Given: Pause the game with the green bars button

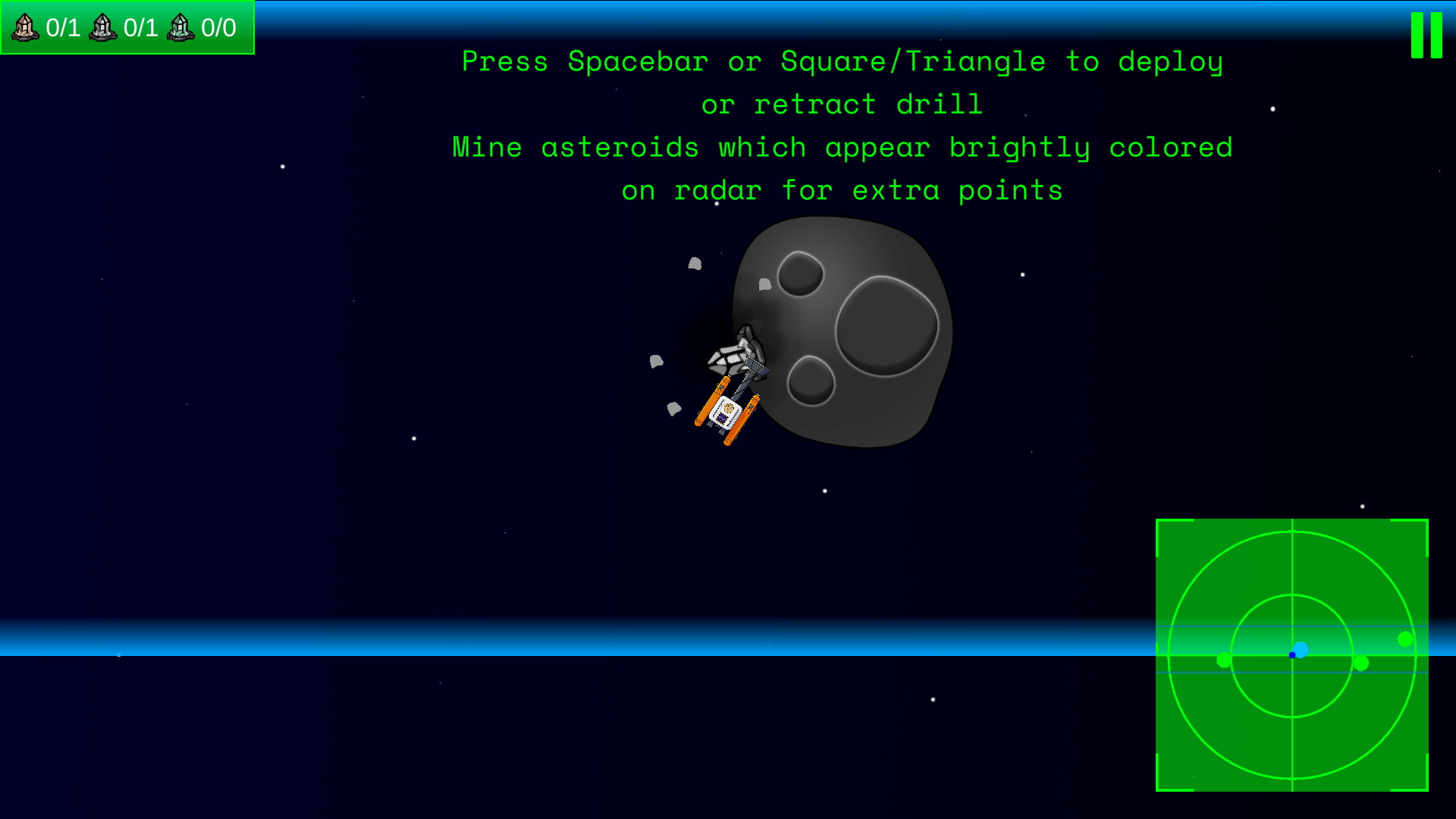Looking at the screenshot, I should coord(1426,35).
